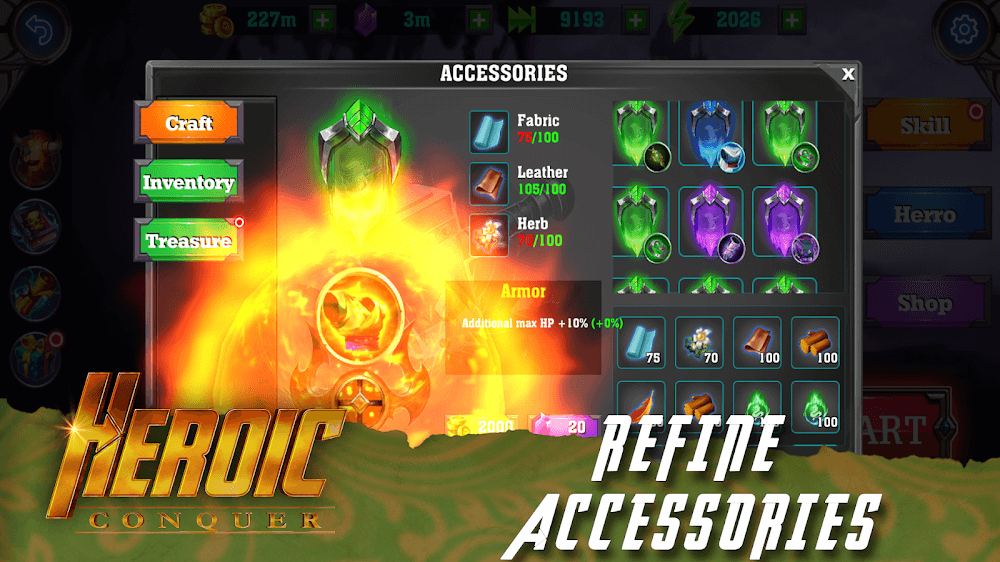Show the Treasure tab
The width and height of the screenshot is (1000, 562).
[189, 241]
